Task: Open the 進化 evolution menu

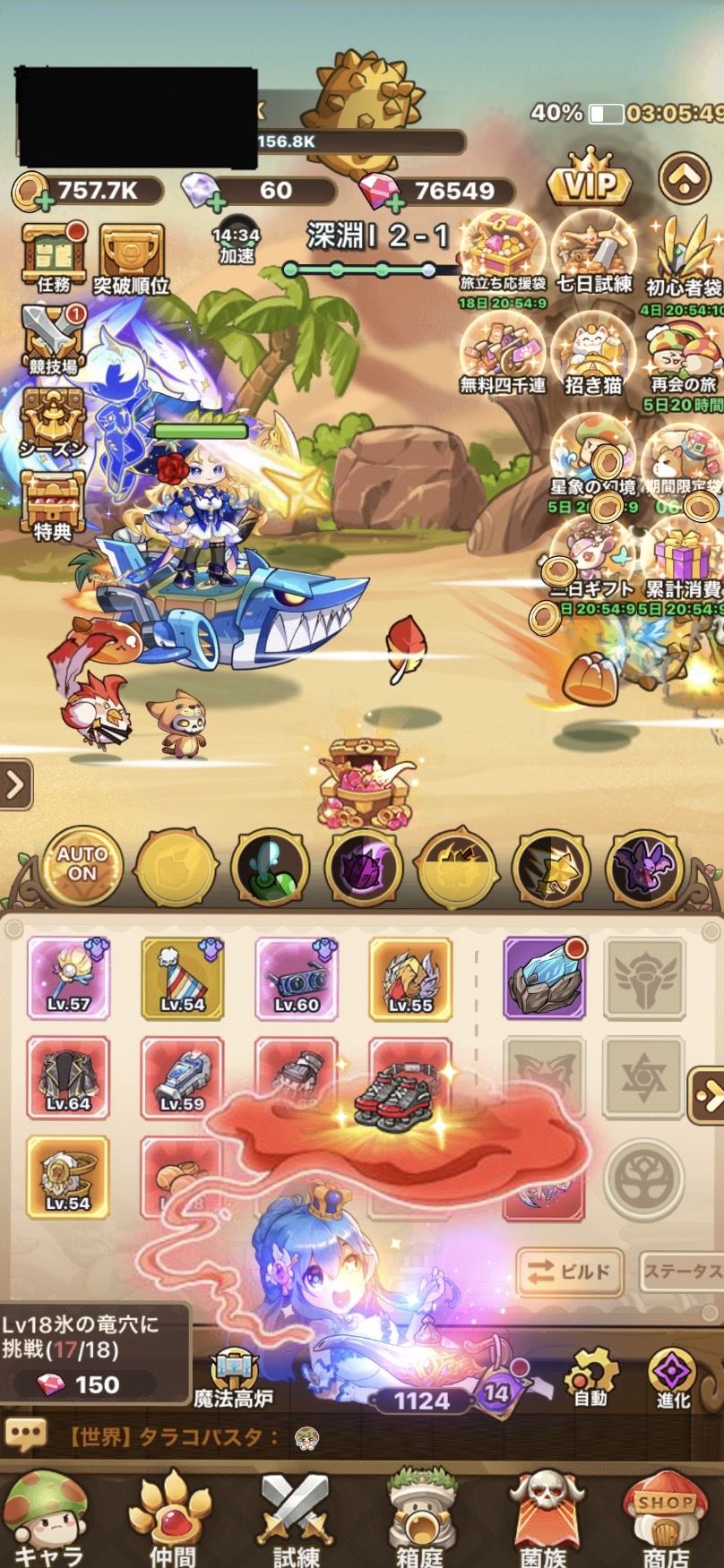Action: 673,1378
